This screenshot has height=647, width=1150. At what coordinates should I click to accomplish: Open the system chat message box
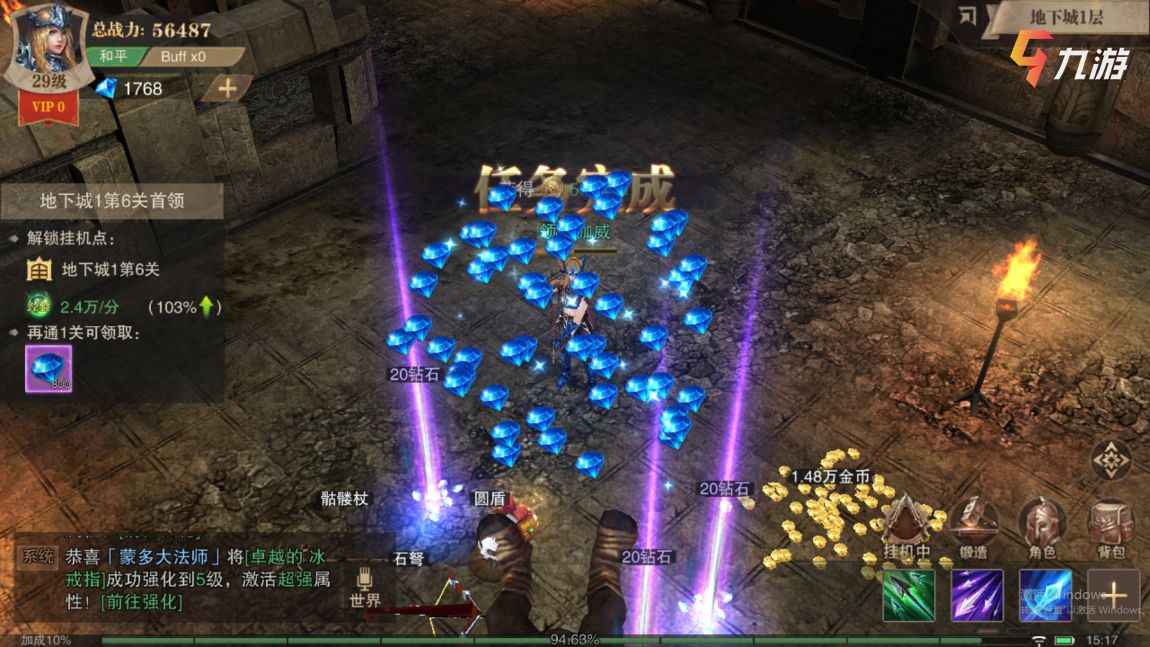point(180,578)
